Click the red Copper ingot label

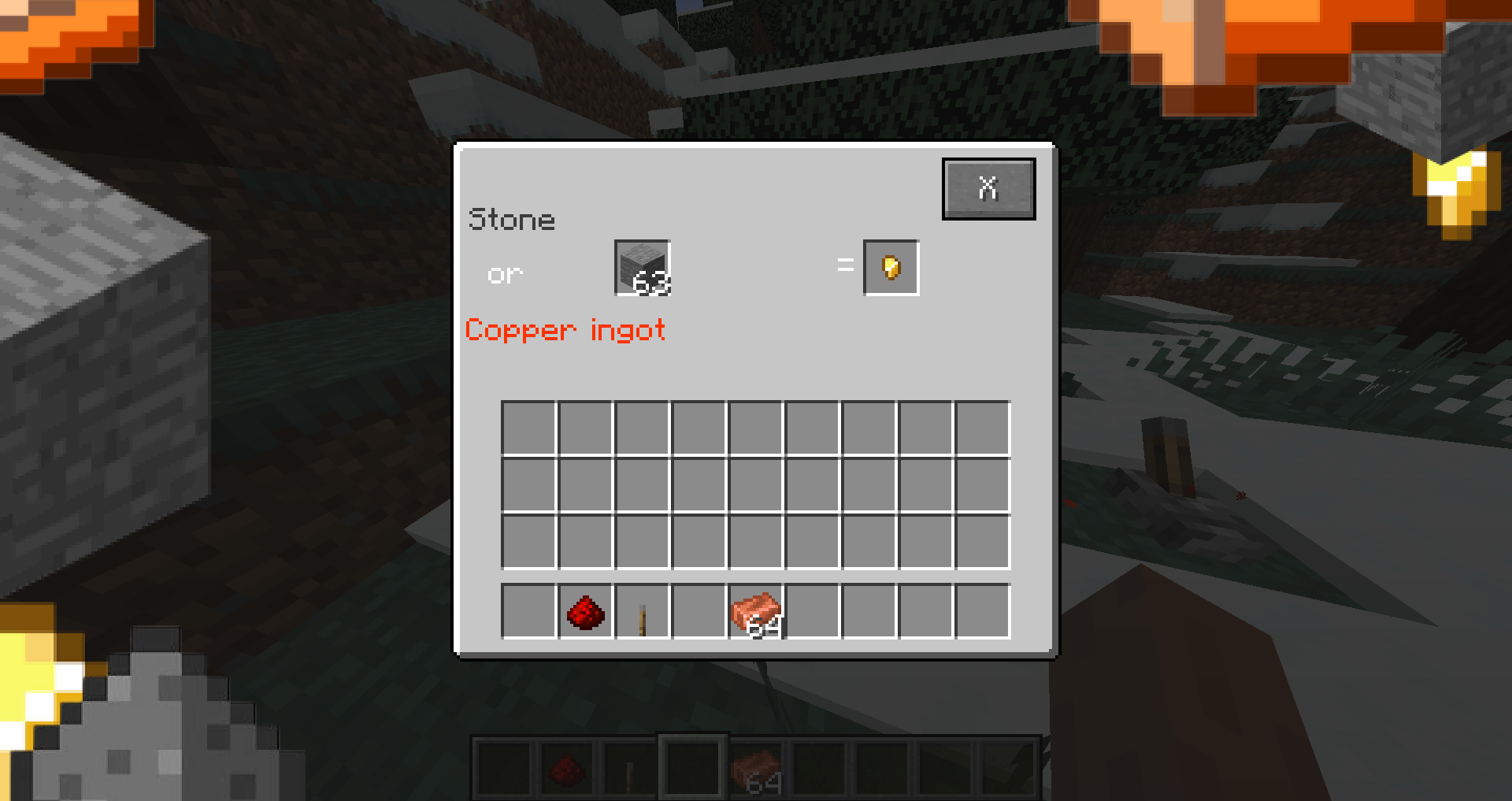(x=565, y=331)
